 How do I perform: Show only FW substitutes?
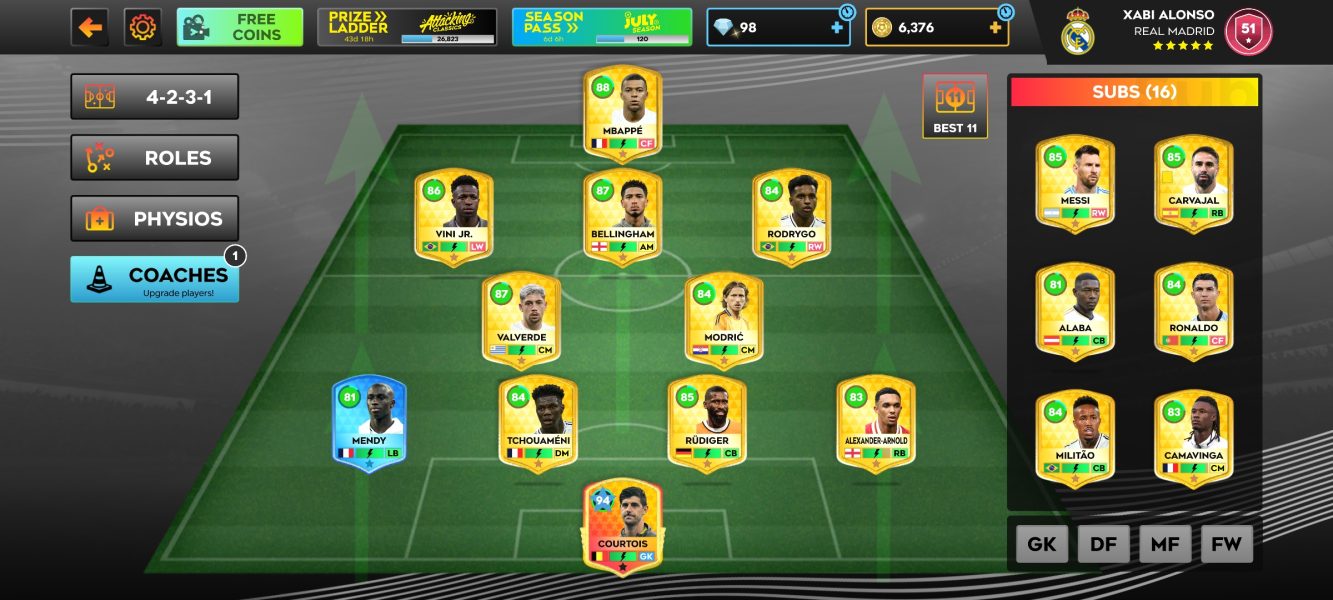tap(1226, 544)
